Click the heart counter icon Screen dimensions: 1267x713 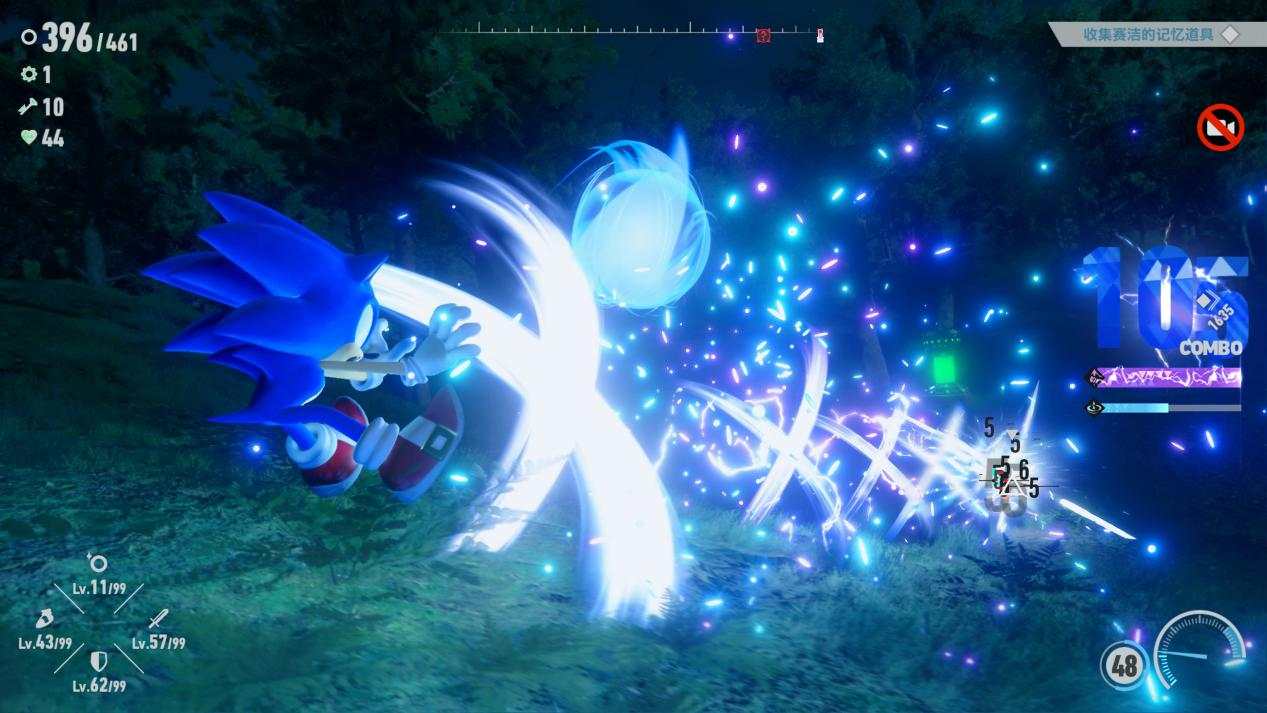29,138
